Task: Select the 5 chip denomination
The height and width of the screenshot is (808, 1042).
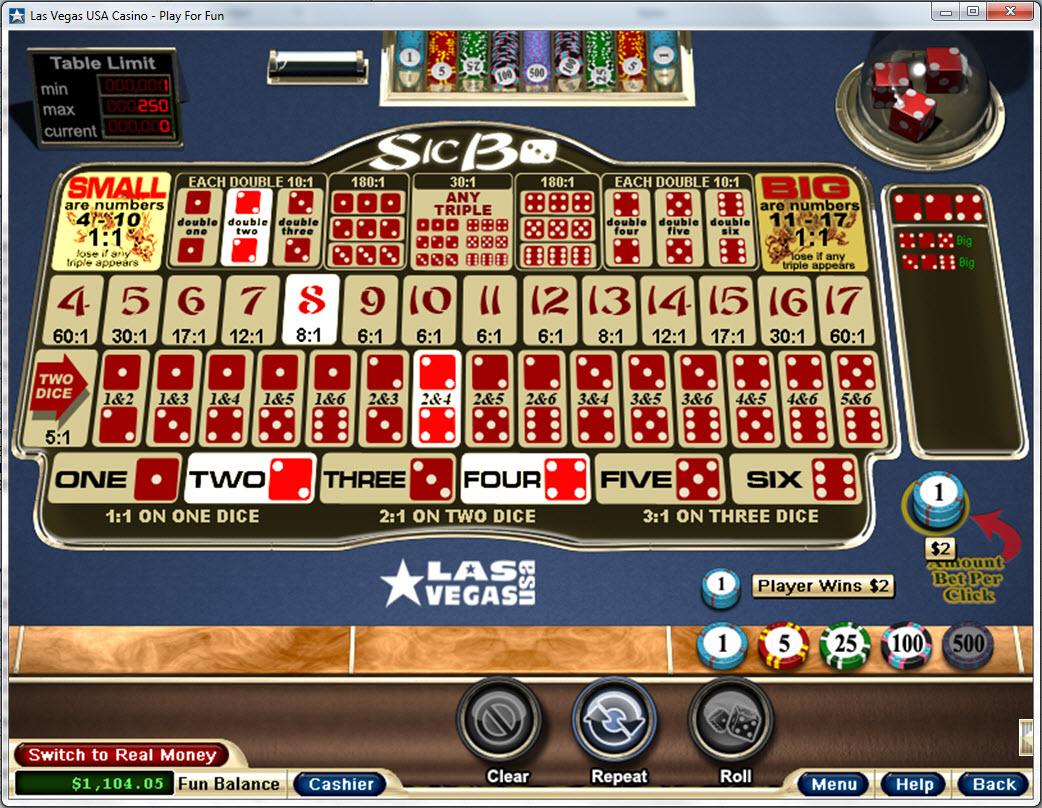Action: [783, 645]
